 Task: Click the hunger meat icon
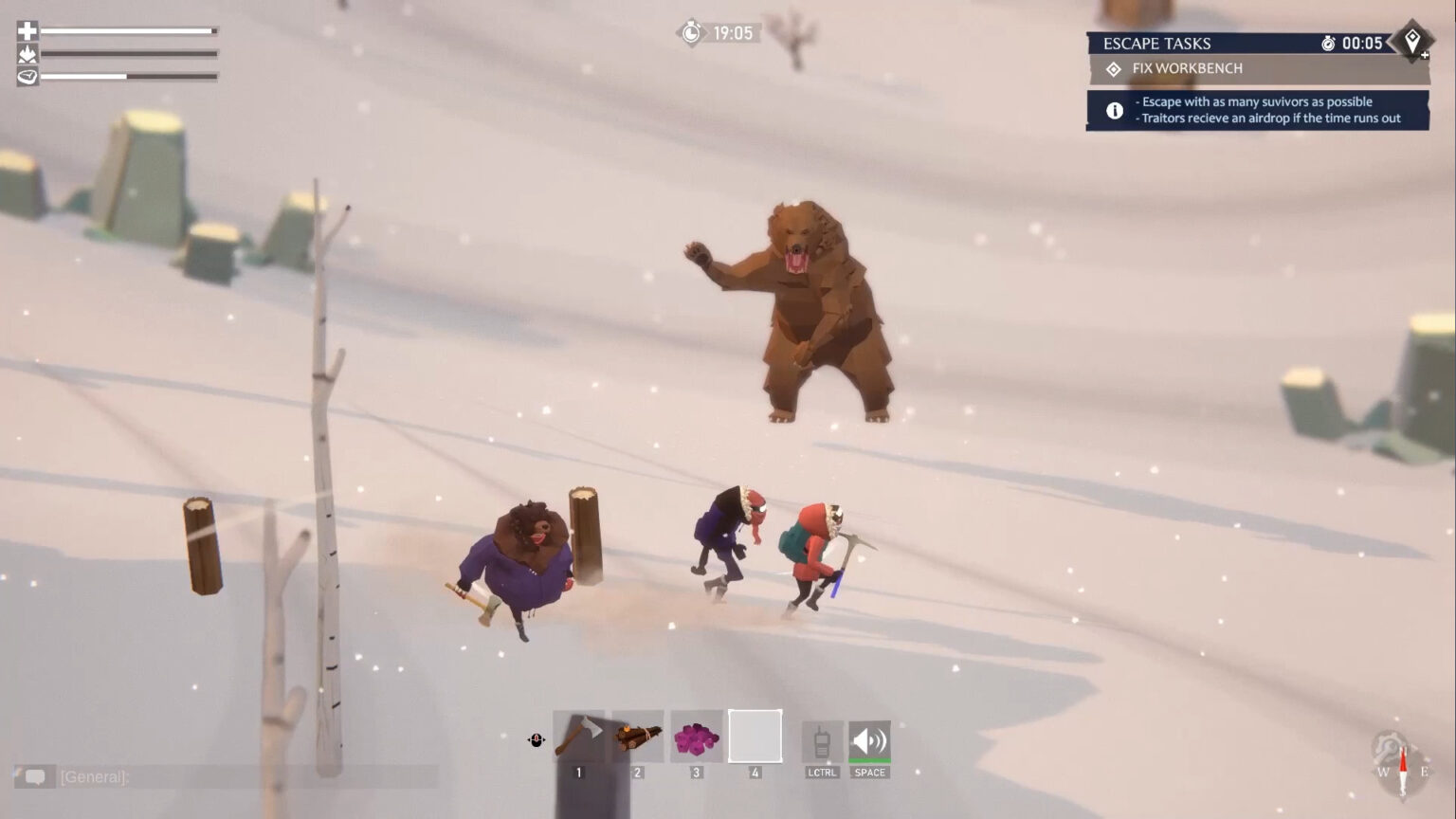[26, 77]
